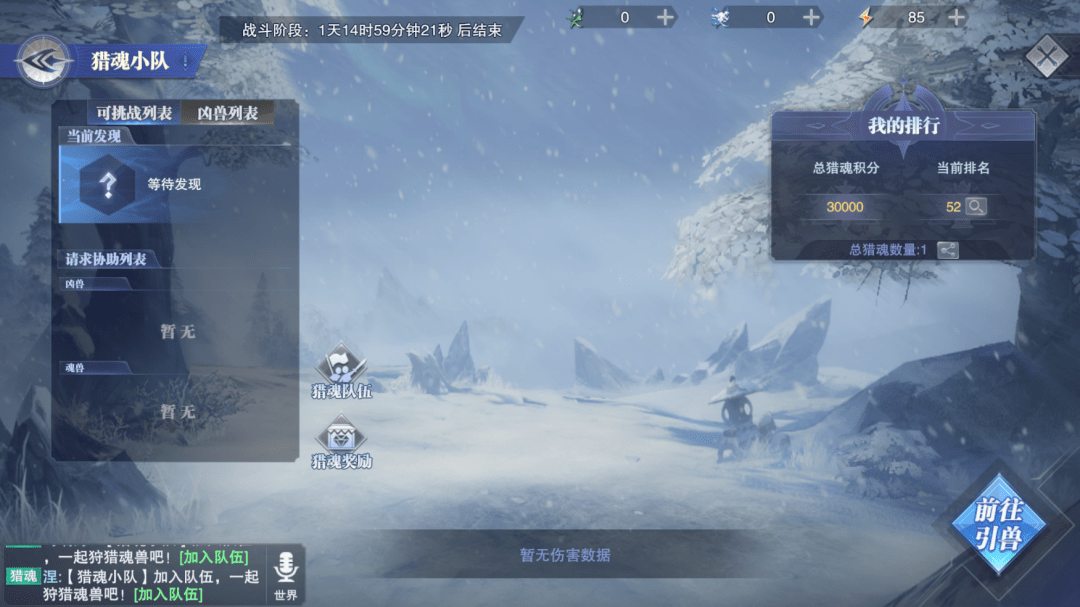Tap the 世界 microphone voice button
Viewport: 1080px width, 607px height.
286,575
